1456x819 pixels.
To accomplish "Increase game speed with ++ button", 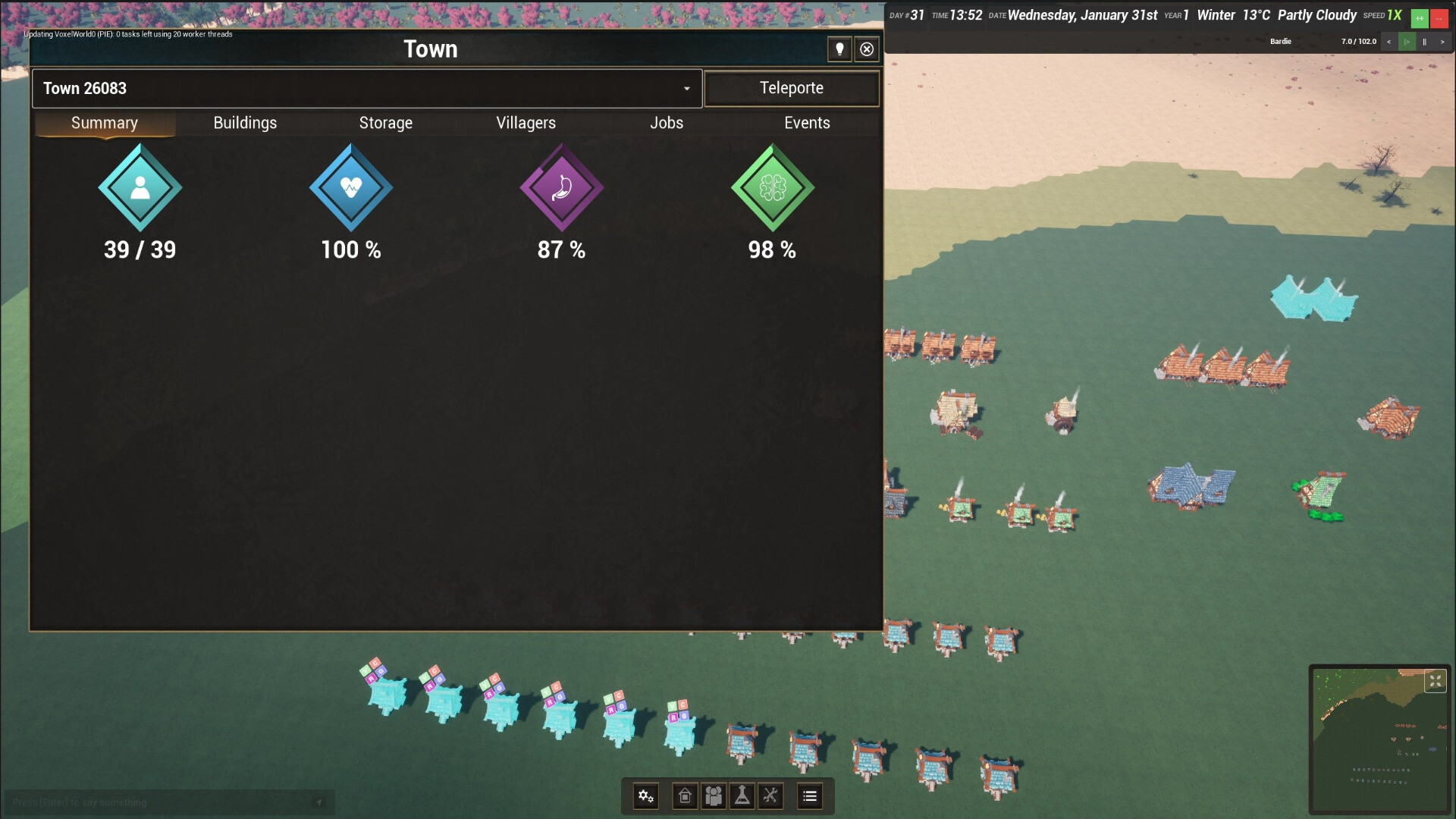I will pyautogui.click(x=1419, y=17).
